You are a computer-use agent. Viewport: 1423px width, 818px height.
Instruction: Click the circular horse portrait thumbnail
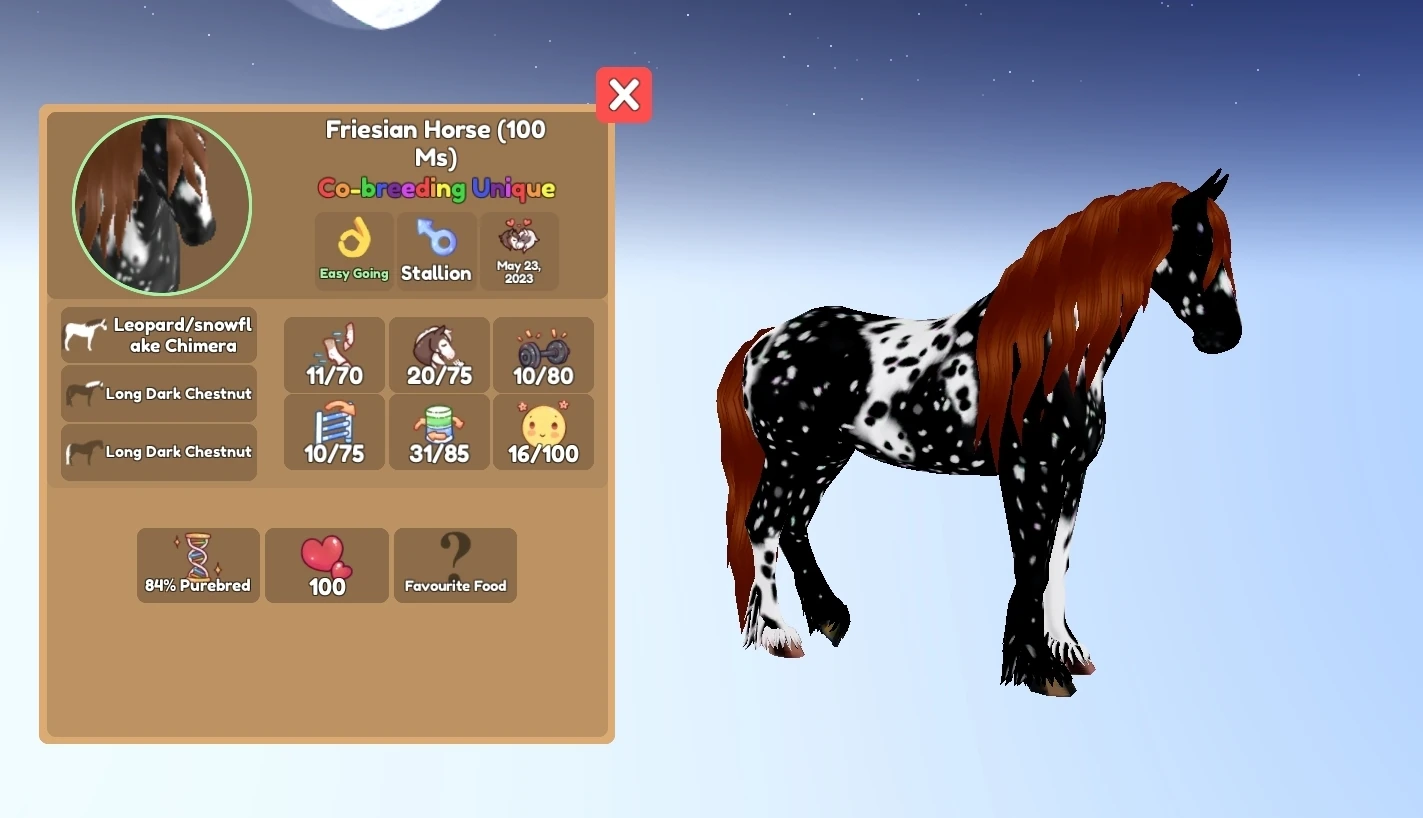point(161,205)
